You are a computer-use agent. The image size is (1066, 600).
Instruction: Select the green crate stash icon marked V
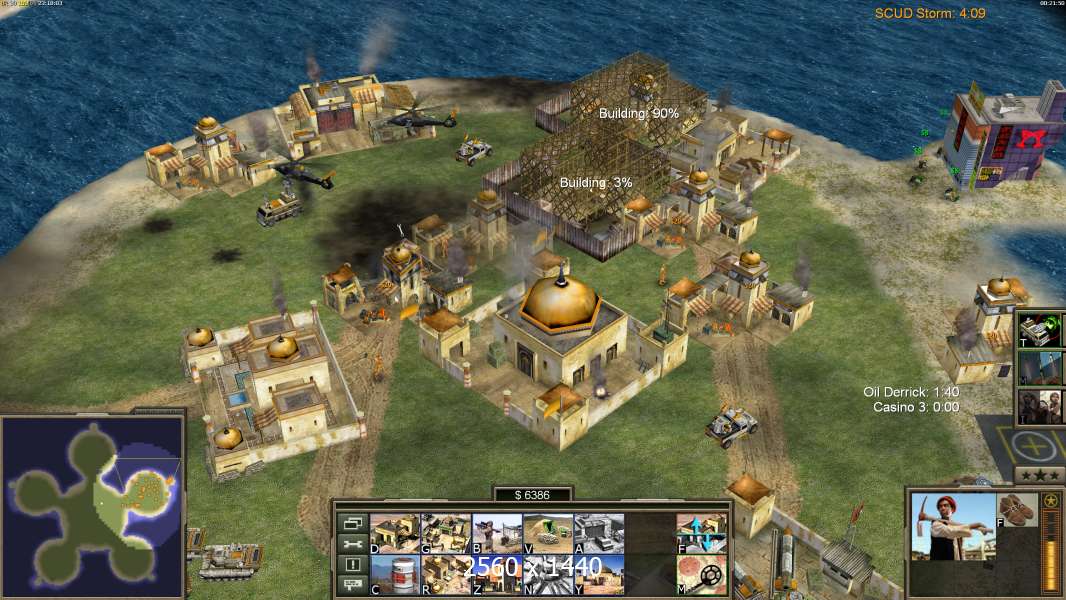547,533
